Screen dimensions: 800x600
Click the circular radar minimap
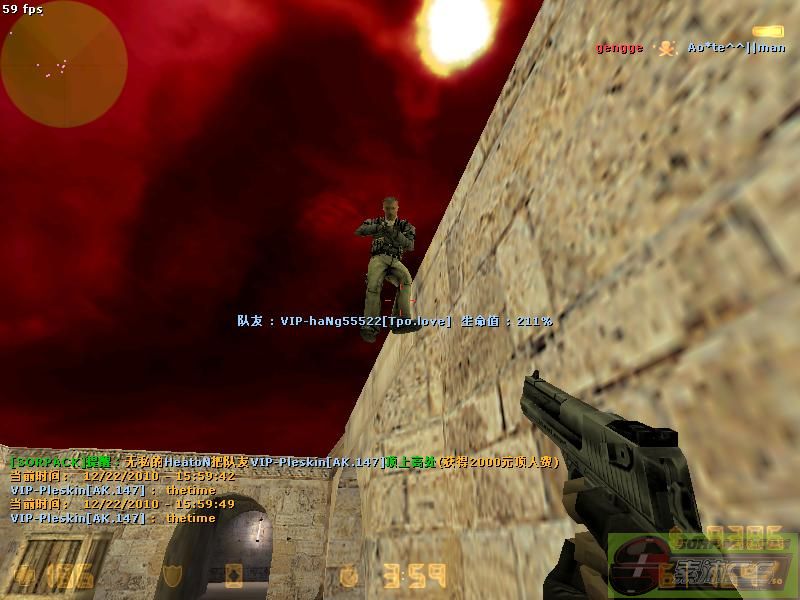[64, 64]
